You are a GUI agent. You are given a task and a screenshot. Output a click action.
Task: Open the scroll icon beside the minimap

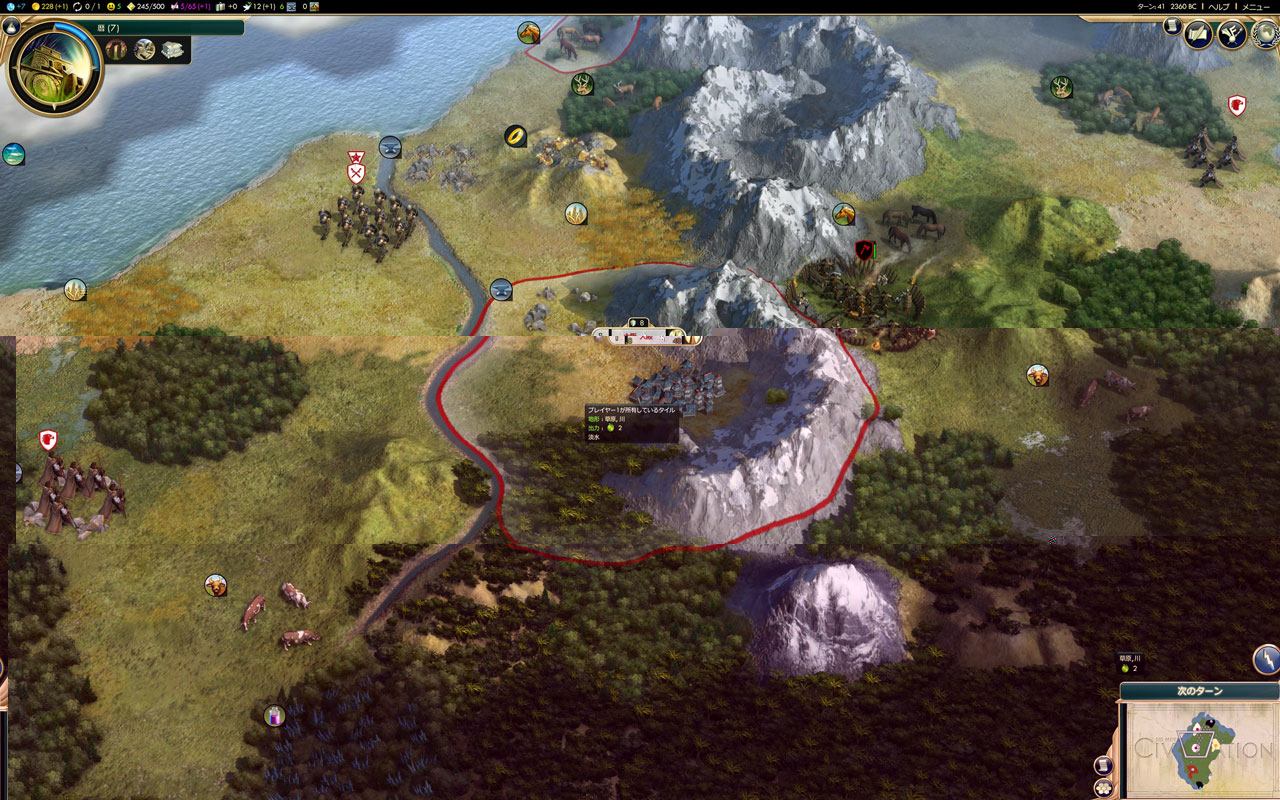[x=1104, y=766]
